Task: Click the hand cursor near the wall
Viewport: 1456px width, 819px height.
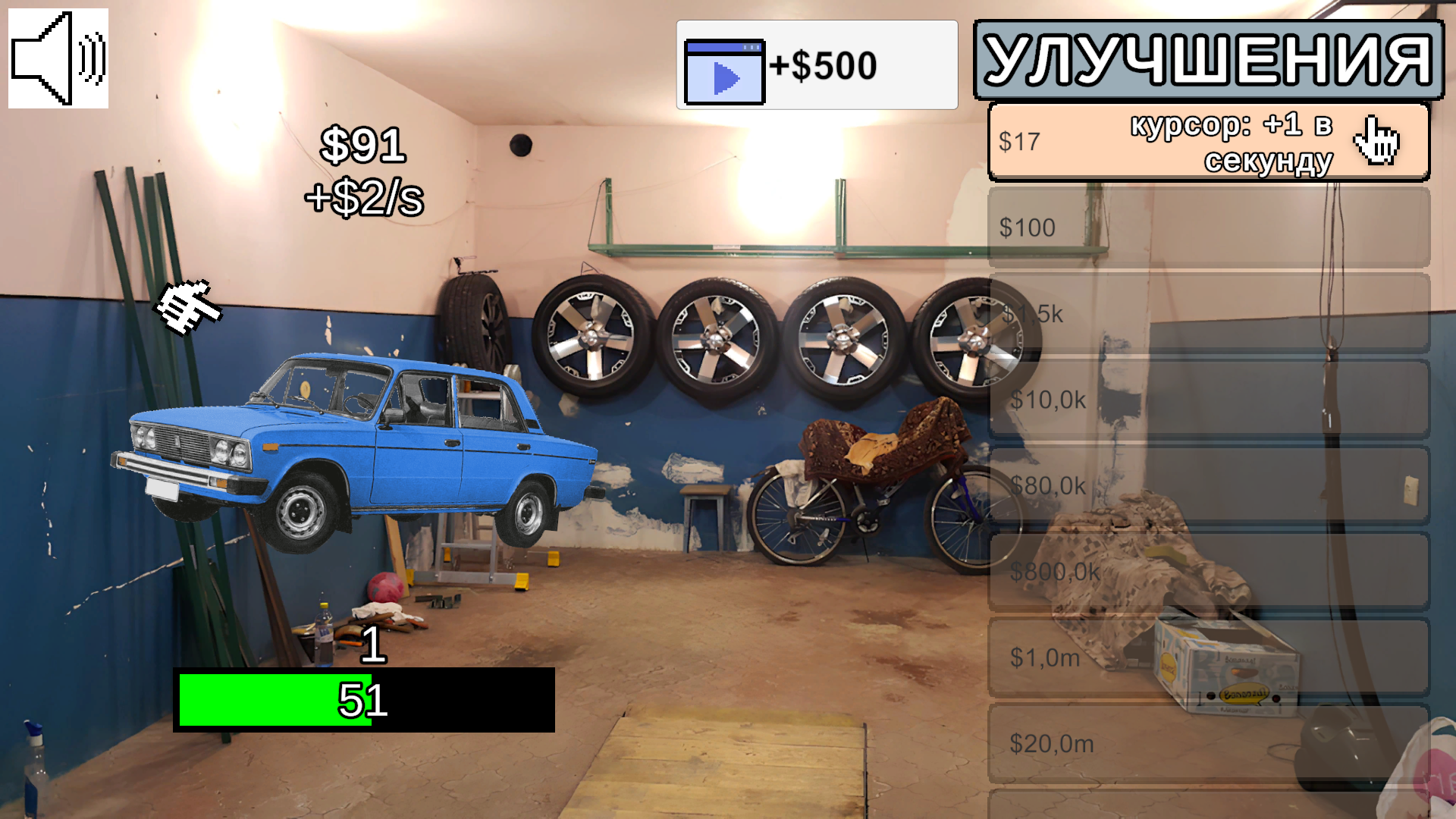Action: click(x=190, y=307)
